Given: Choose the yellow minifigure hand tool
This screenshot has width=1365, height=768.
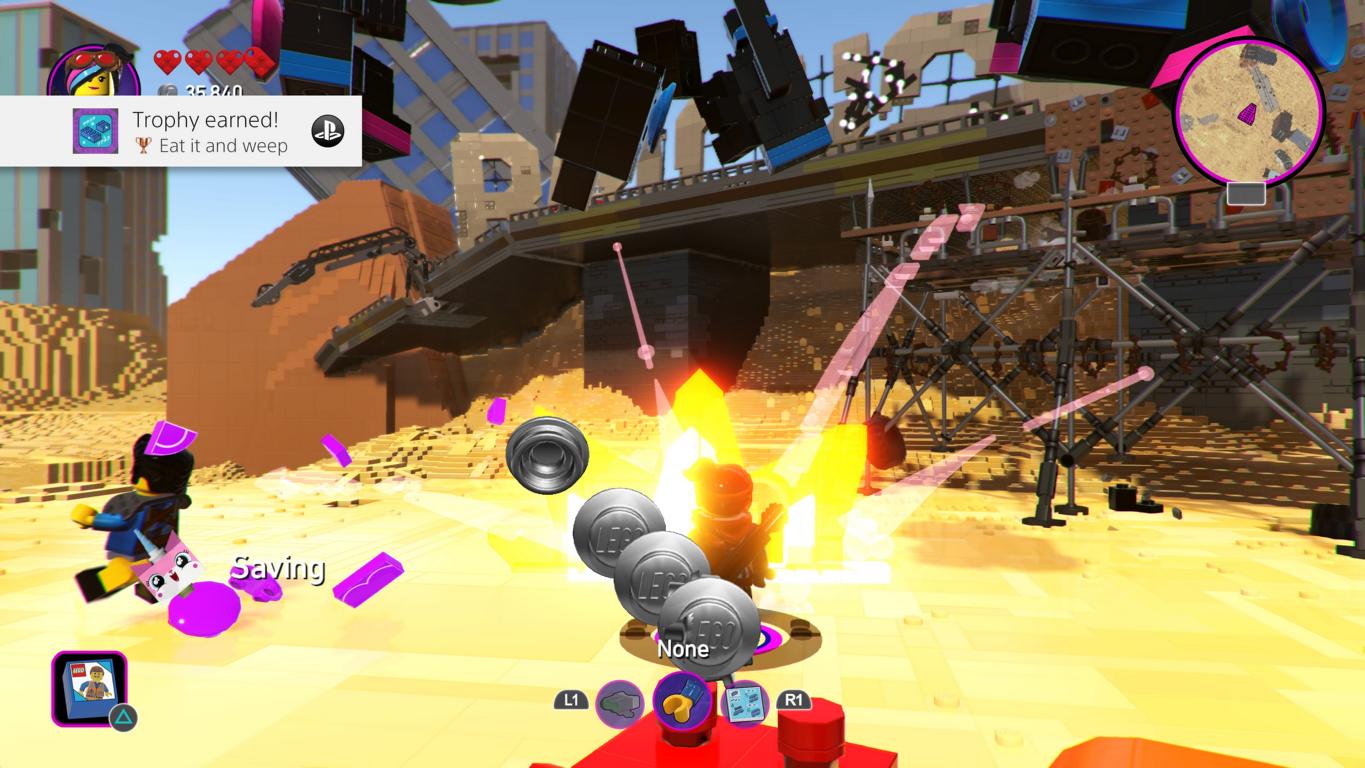Looking at the screenshot, I should tap(683, 701).
